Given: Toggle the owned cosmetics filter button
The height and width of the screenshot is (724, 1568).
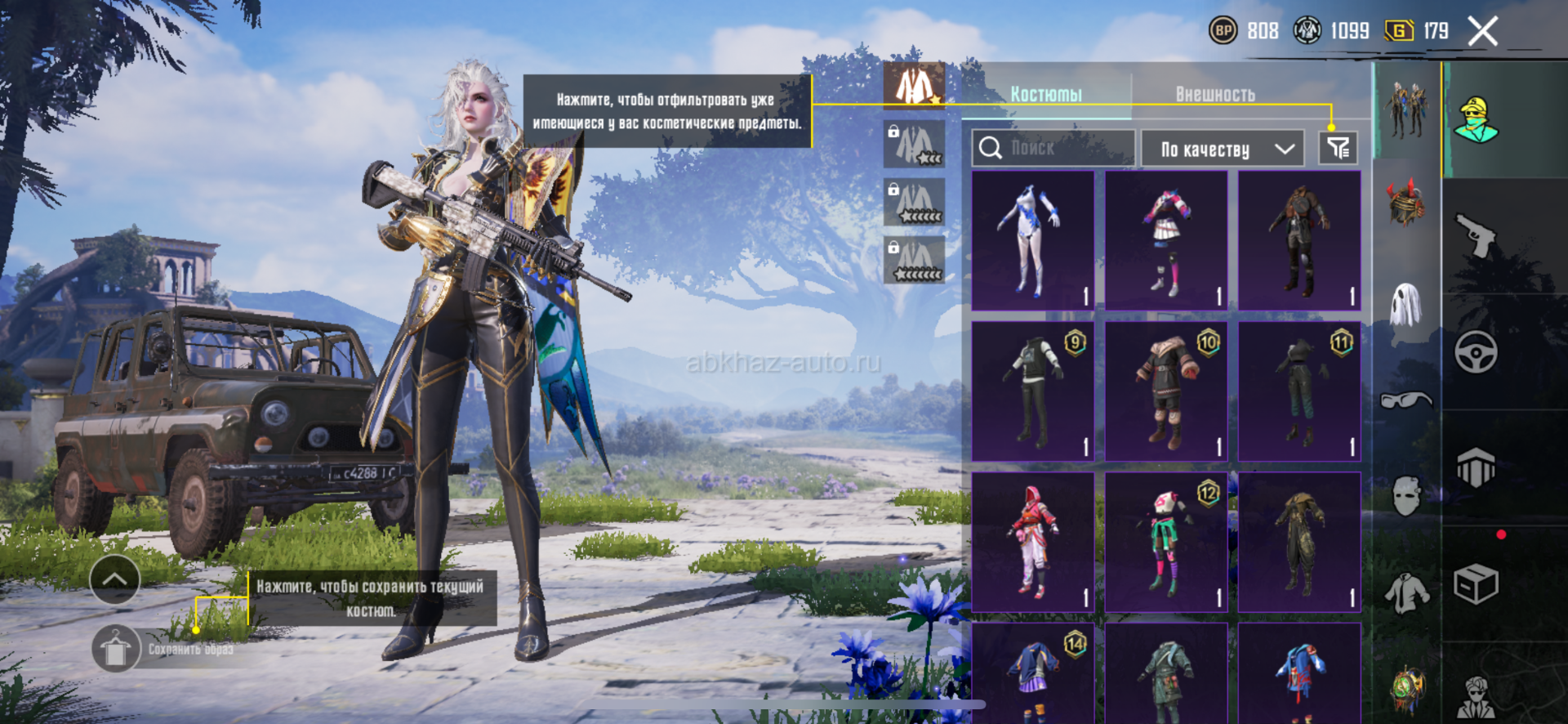Looking at the screenshot, I should coord(1338,148).
